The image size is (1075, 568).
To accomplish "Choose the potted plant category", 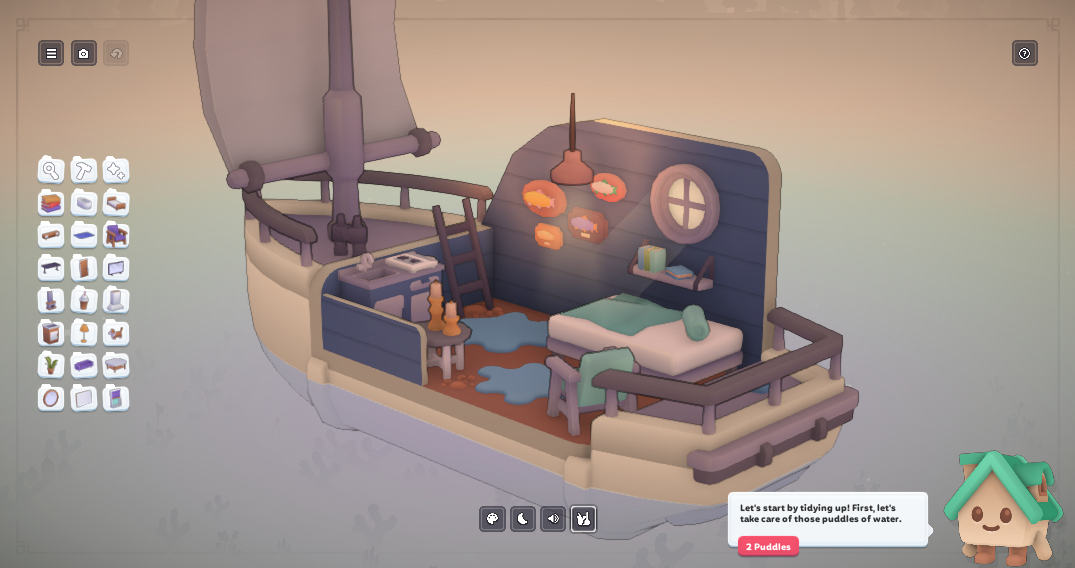I will coord(51,365).
